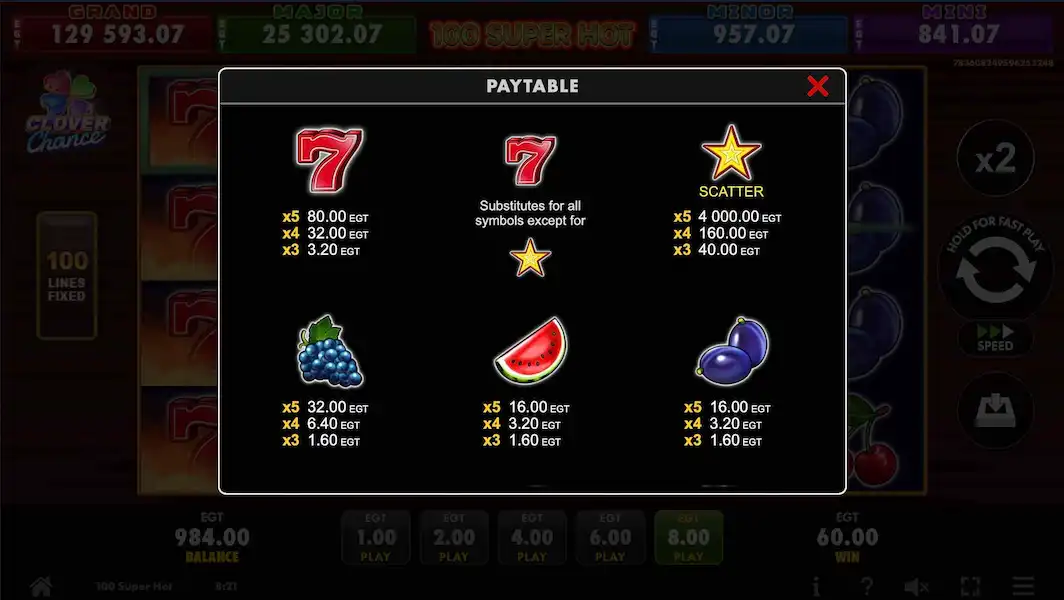Enter fullscreen mode
The image size is (1064, 600).
970,586
